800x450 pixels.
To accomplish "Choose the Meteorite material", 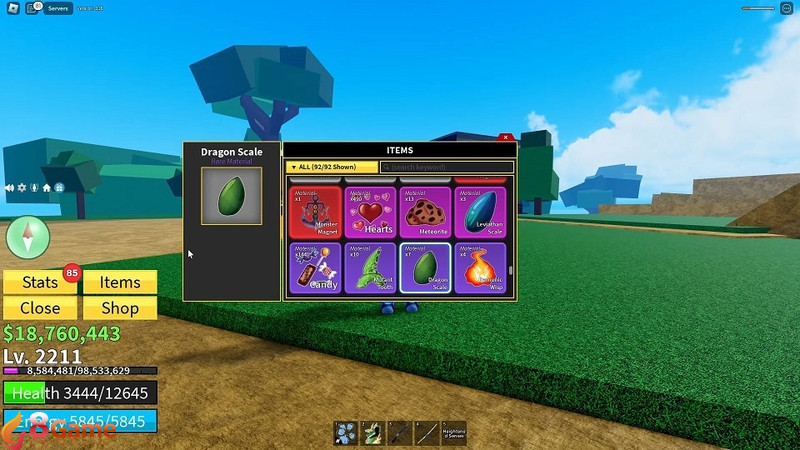I will (x=425, y=211).
